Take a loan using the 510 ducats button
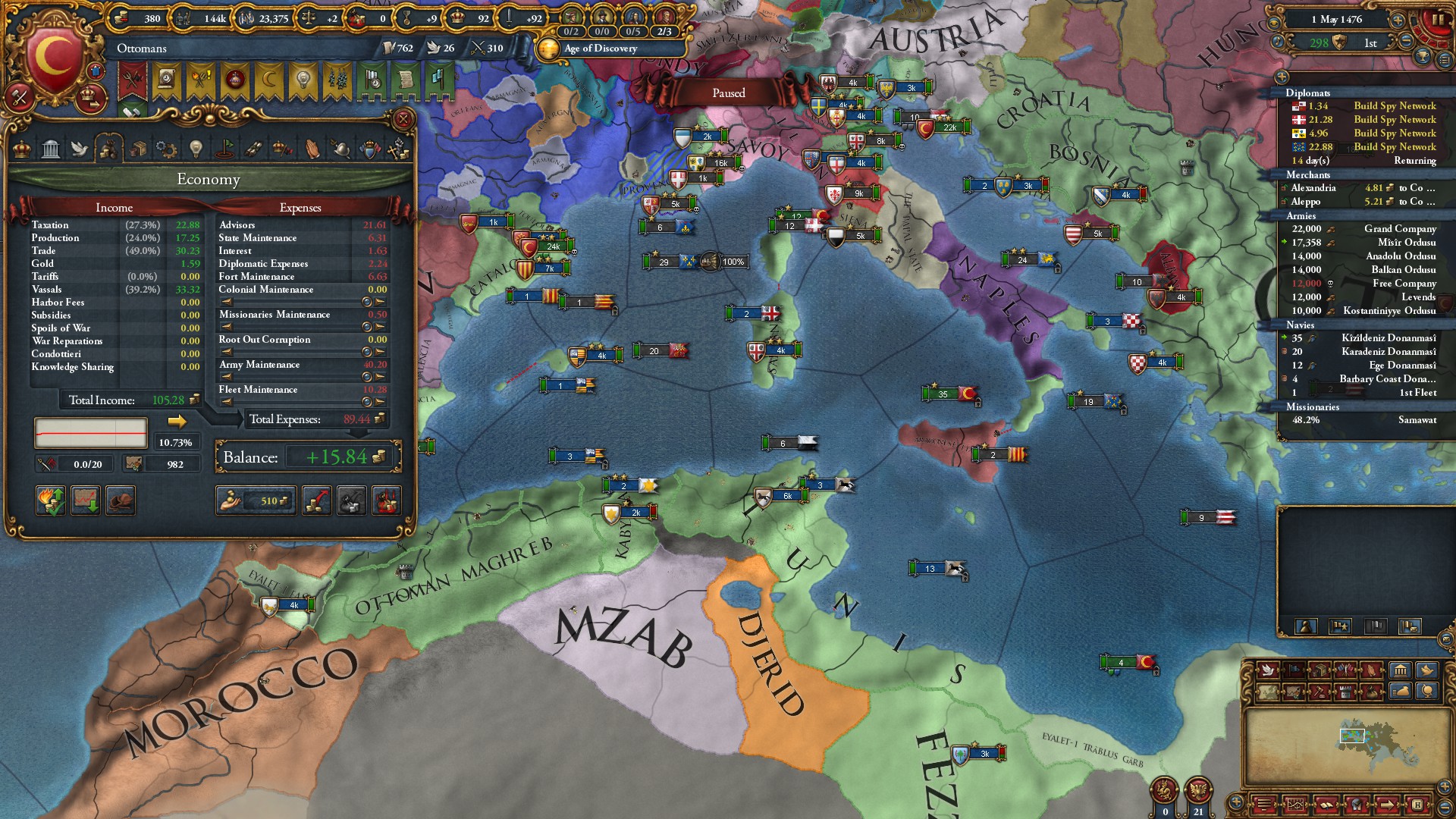Viewport: 1456px width, 819px height. pyautogui.click(x=256, y=500)
